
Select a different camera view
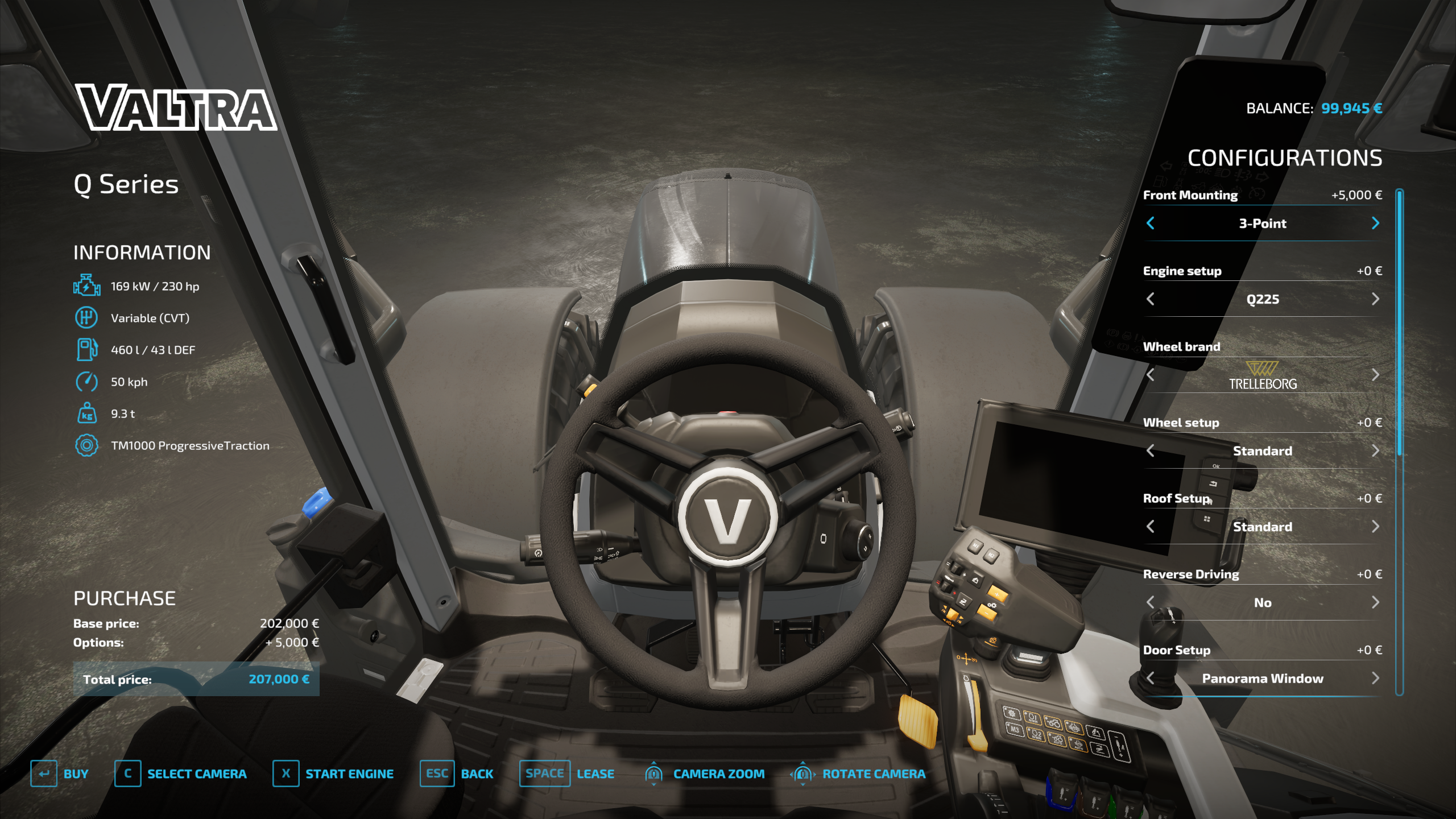pyautogui.click(x=180, y=773)
